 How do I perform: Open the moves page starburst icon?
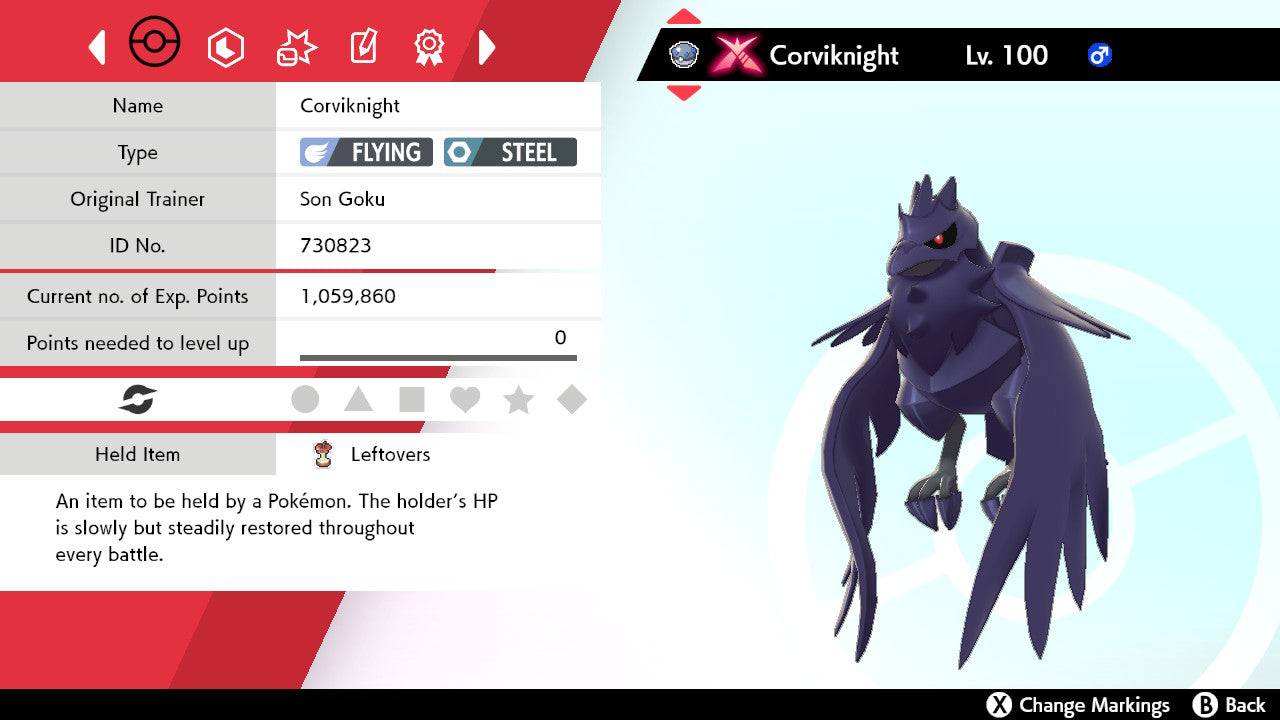click(294, 46)
